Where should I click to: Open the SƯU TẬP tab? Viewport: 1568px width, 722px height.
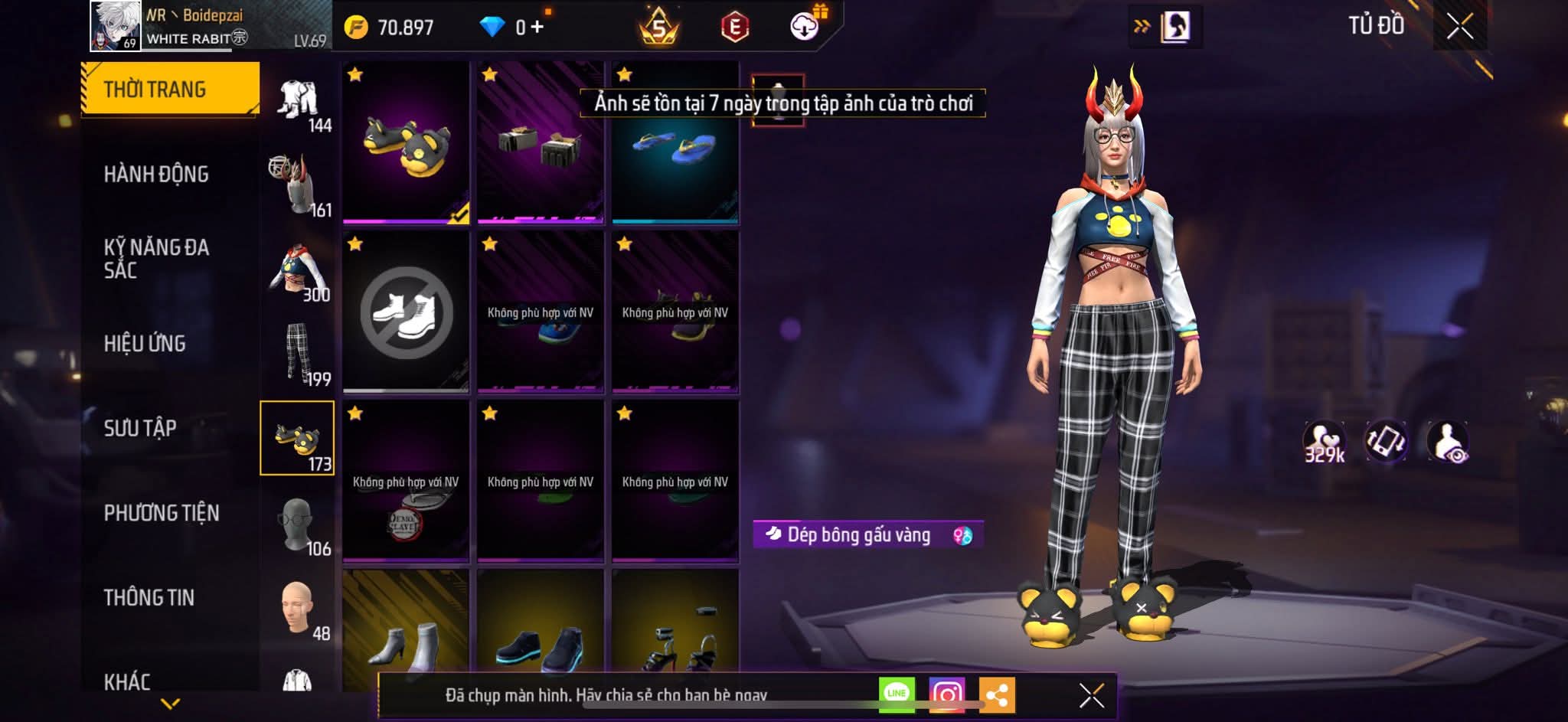click(140, 428)
